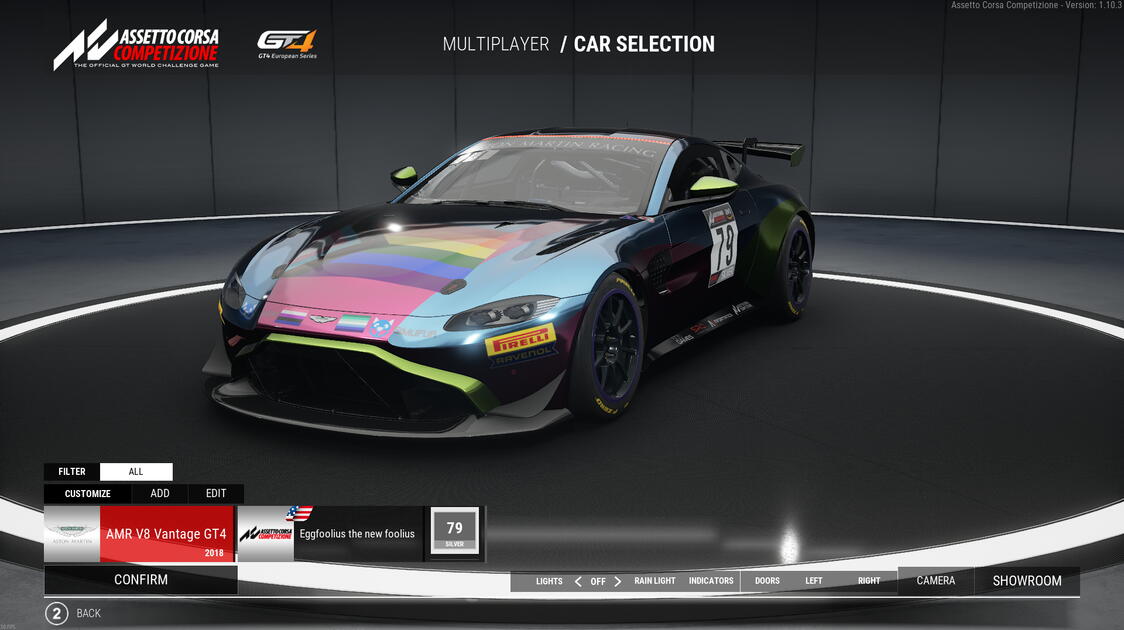This screenshot has height=630, width=1124.
Task: Open the ALL filter option
Action: pyautogui.click(x=136, y=472)
